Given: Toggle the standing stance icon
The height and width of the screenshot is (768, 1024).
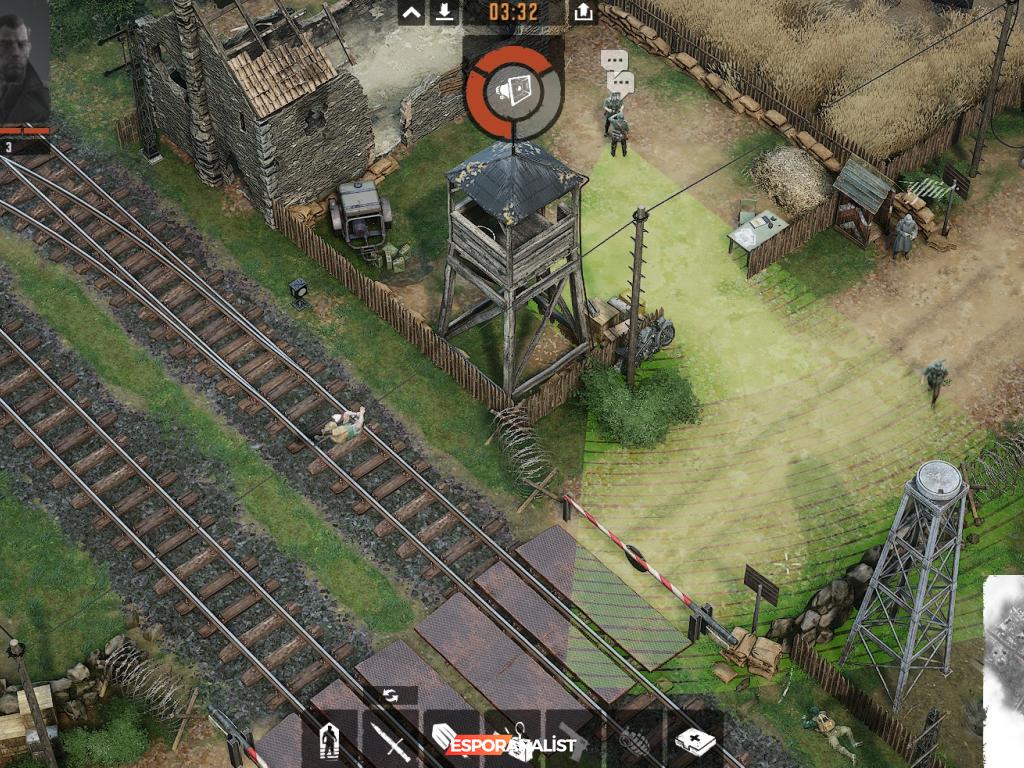Looking at the screenshot, I should coord(328,742).
